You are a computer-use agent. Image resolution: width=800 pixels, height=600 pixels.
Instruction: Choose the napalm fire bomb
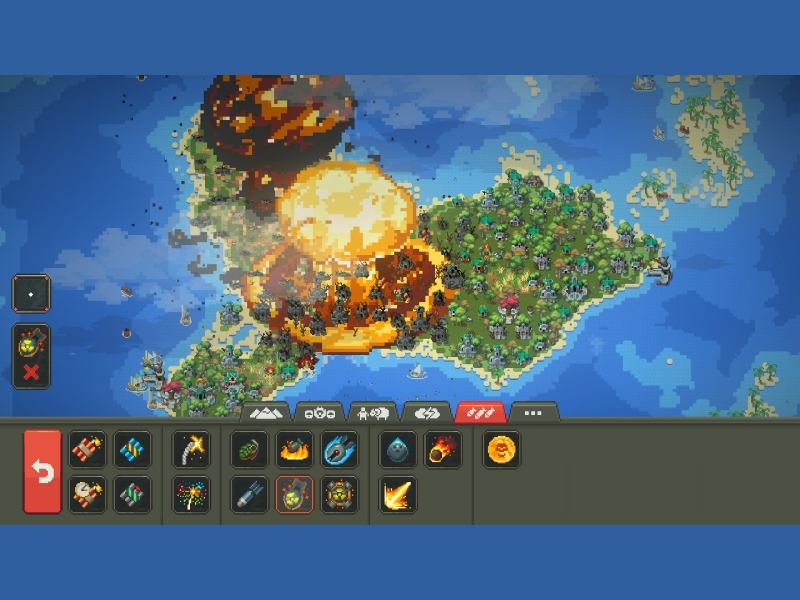tap(295, 450)
